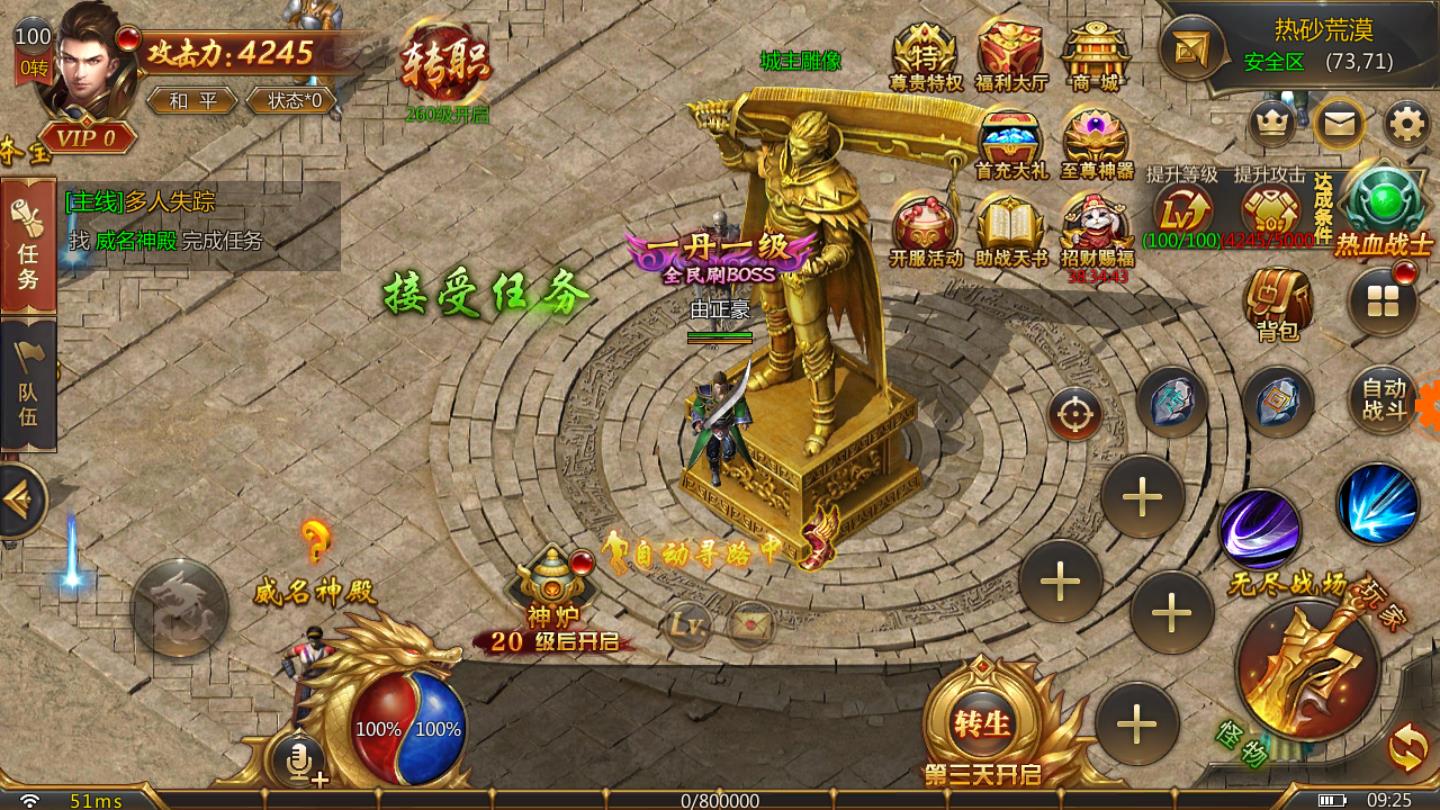Toggle 自动战斗 auto battle
1440x810 pixels.
(x=1383, y=398)
